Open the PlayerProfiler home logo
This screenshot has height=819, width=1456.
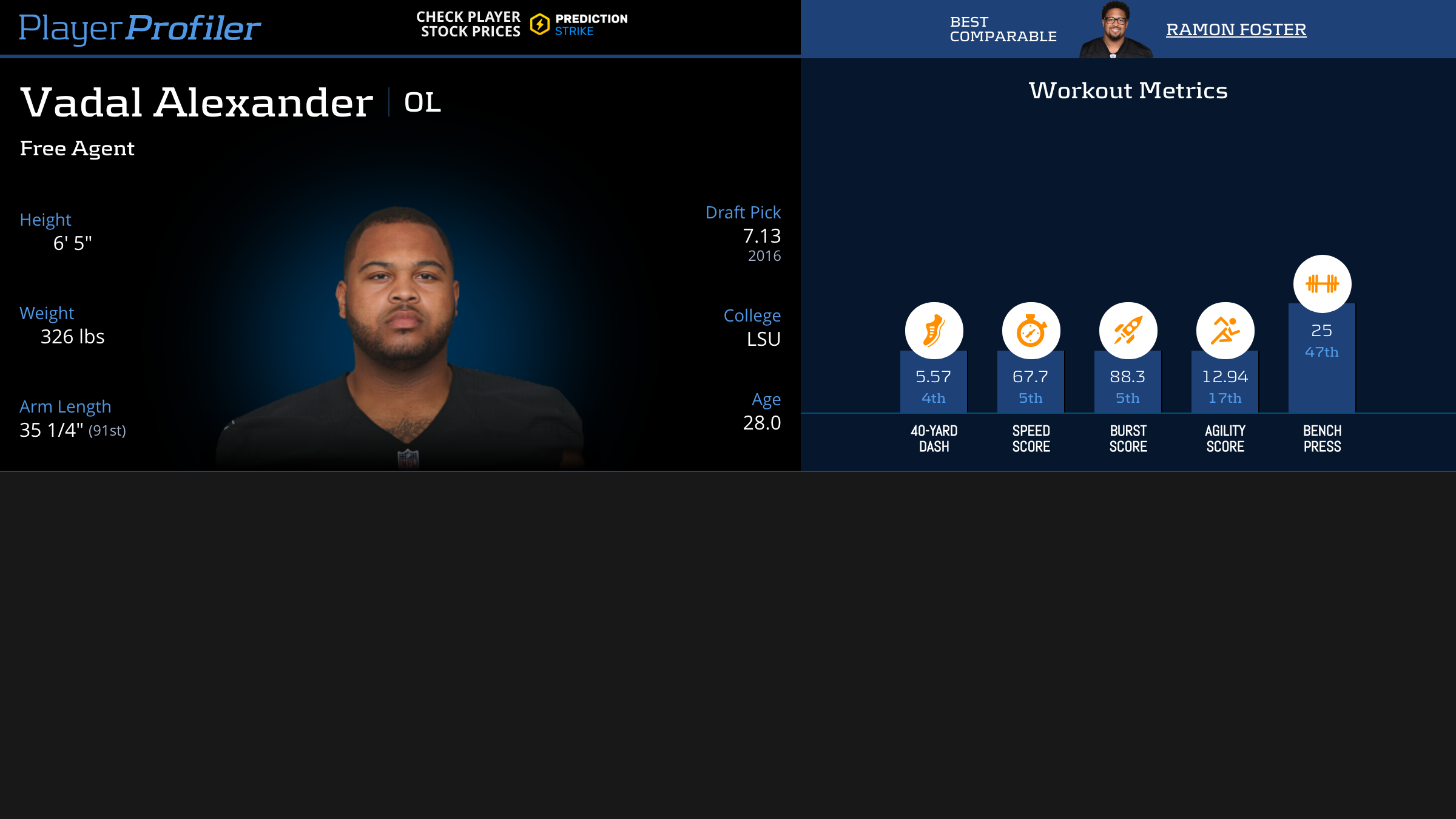point(140,28)
